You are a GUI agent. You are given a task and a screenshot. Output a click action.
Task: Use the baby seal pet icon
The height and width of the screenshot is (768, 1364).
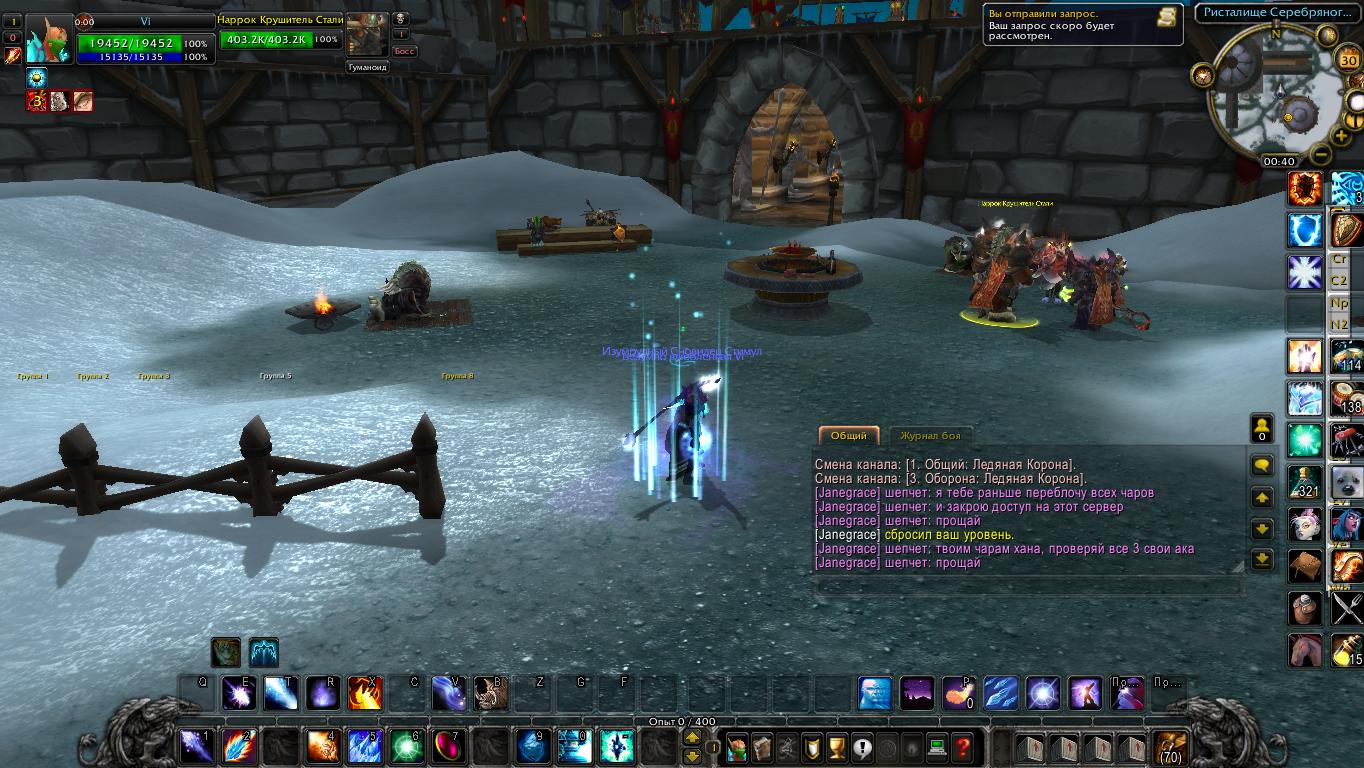[x=1347, y=482]
